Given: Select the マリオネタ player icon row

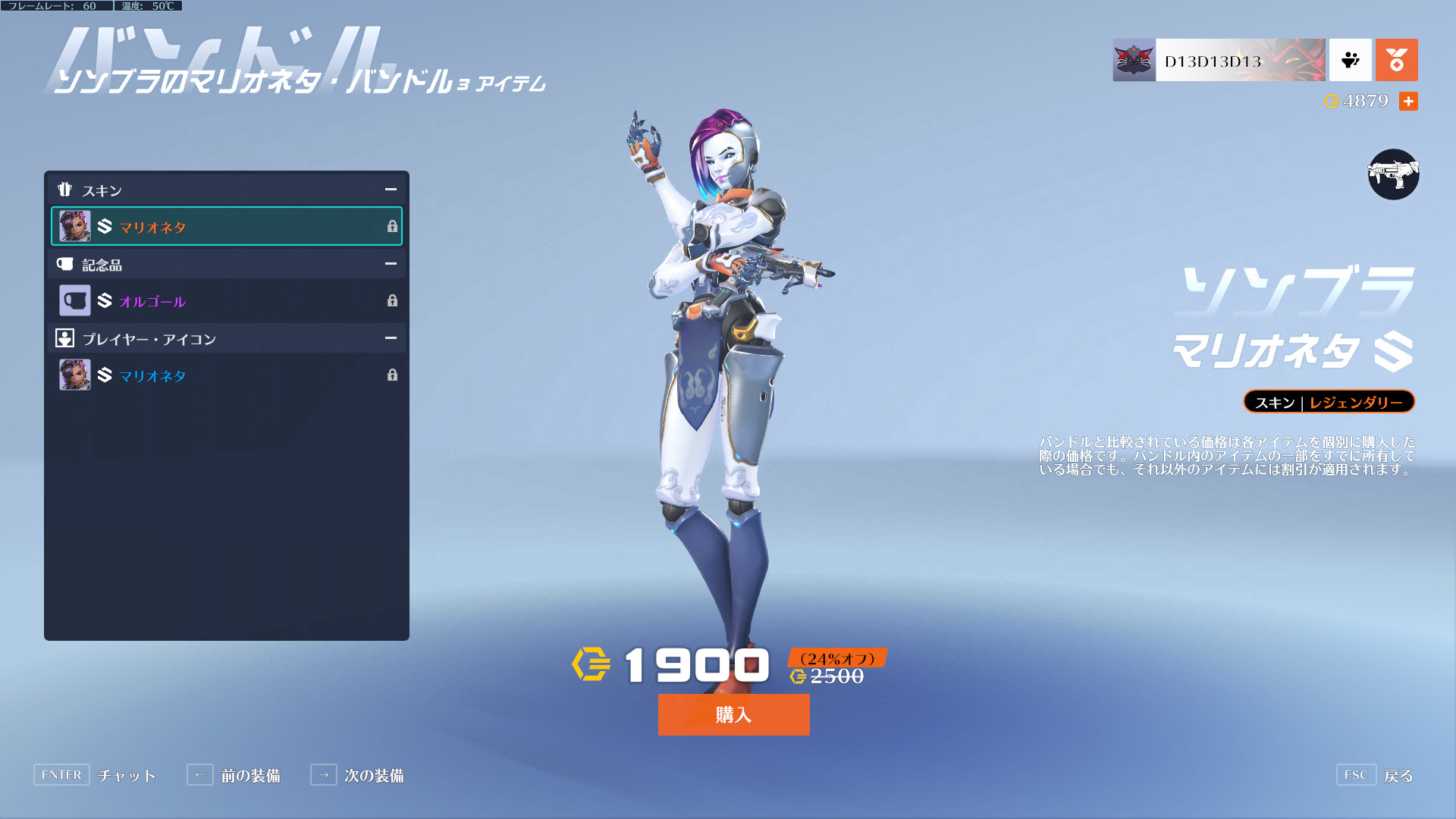Looking at the screenshot, I should click(x=226, y=375).
